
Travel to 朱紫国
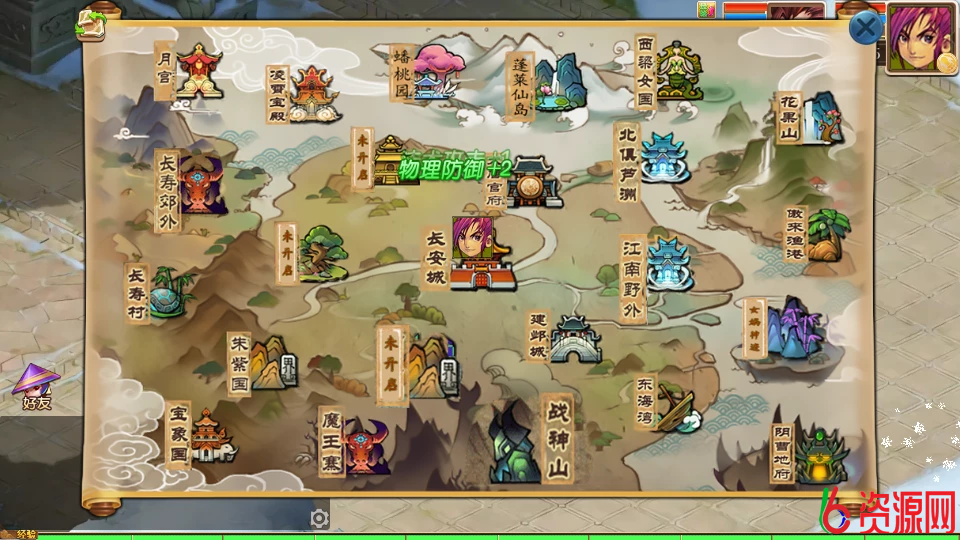coord(270,364)
